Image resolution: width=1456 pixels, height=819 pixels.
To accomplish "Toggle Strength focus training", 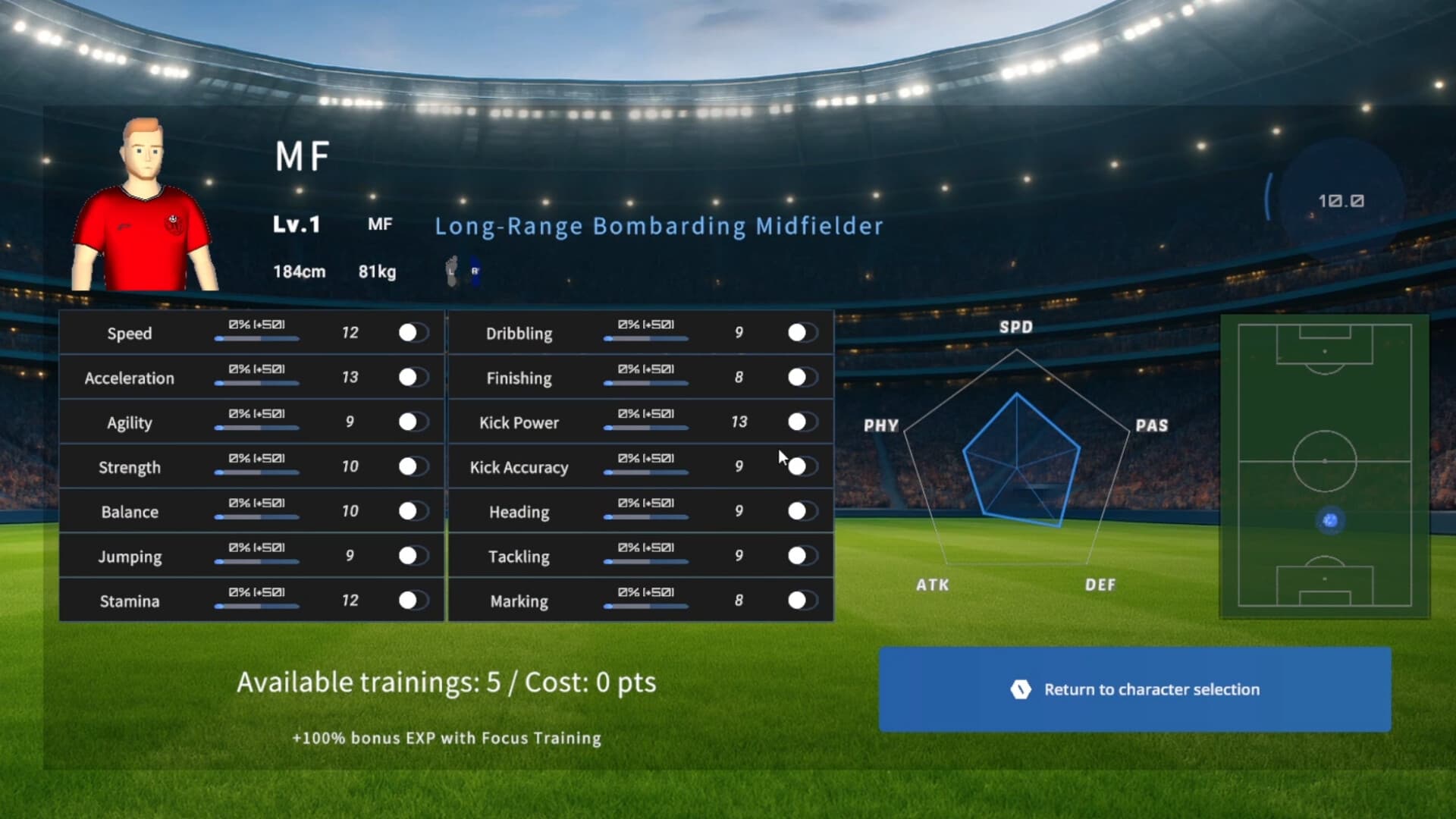I will pyautogui.click(x=413, y=467).
